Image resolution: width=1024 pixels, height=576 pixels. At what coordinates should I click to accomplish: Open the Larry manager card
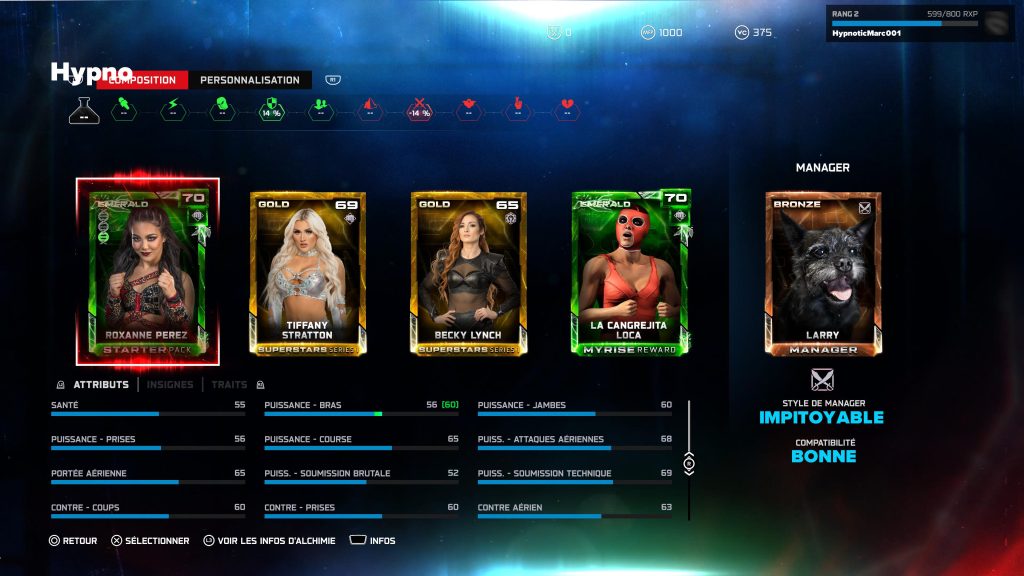pos(823,273)
